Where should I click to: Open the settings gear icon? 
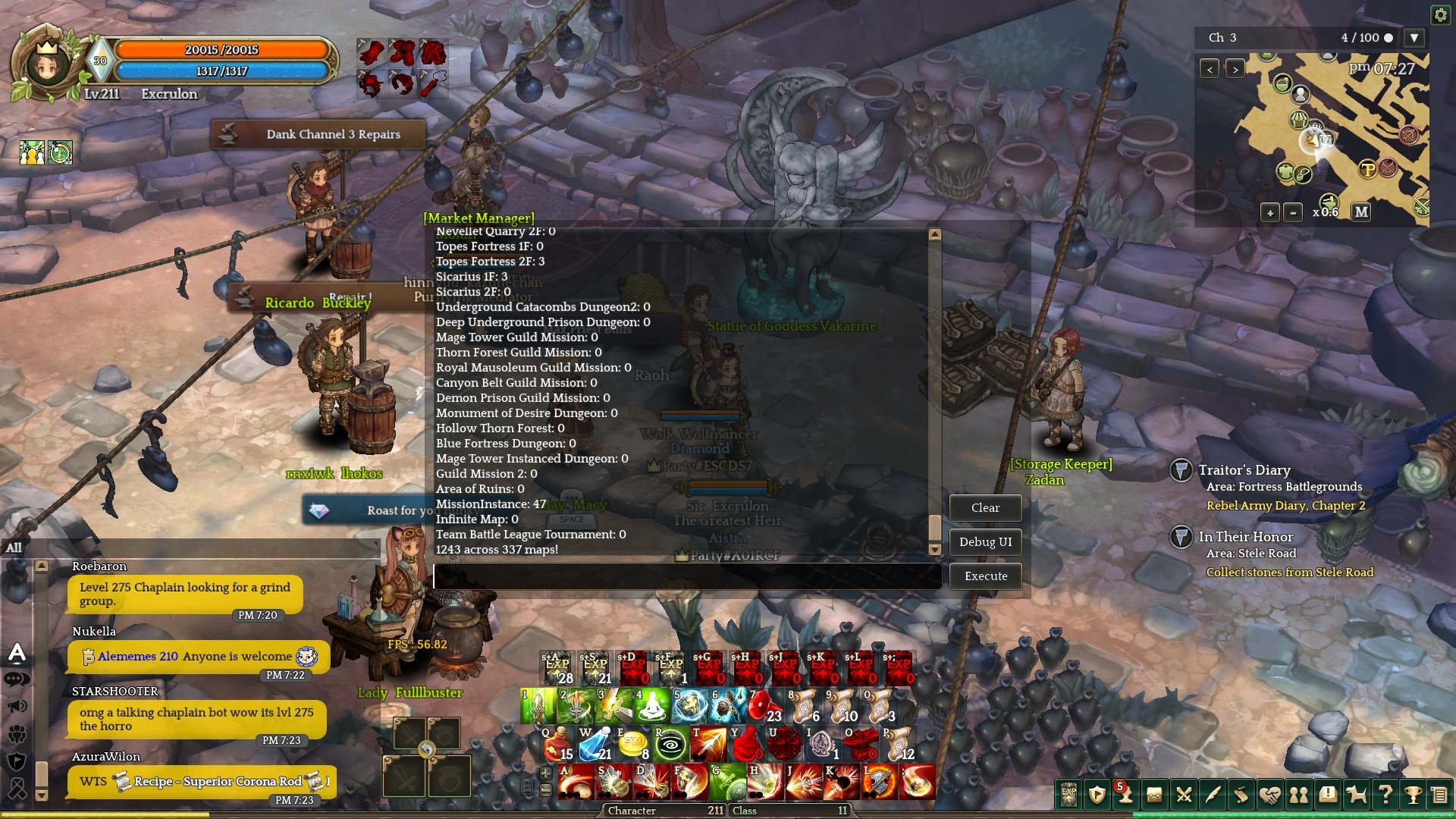1440,15
